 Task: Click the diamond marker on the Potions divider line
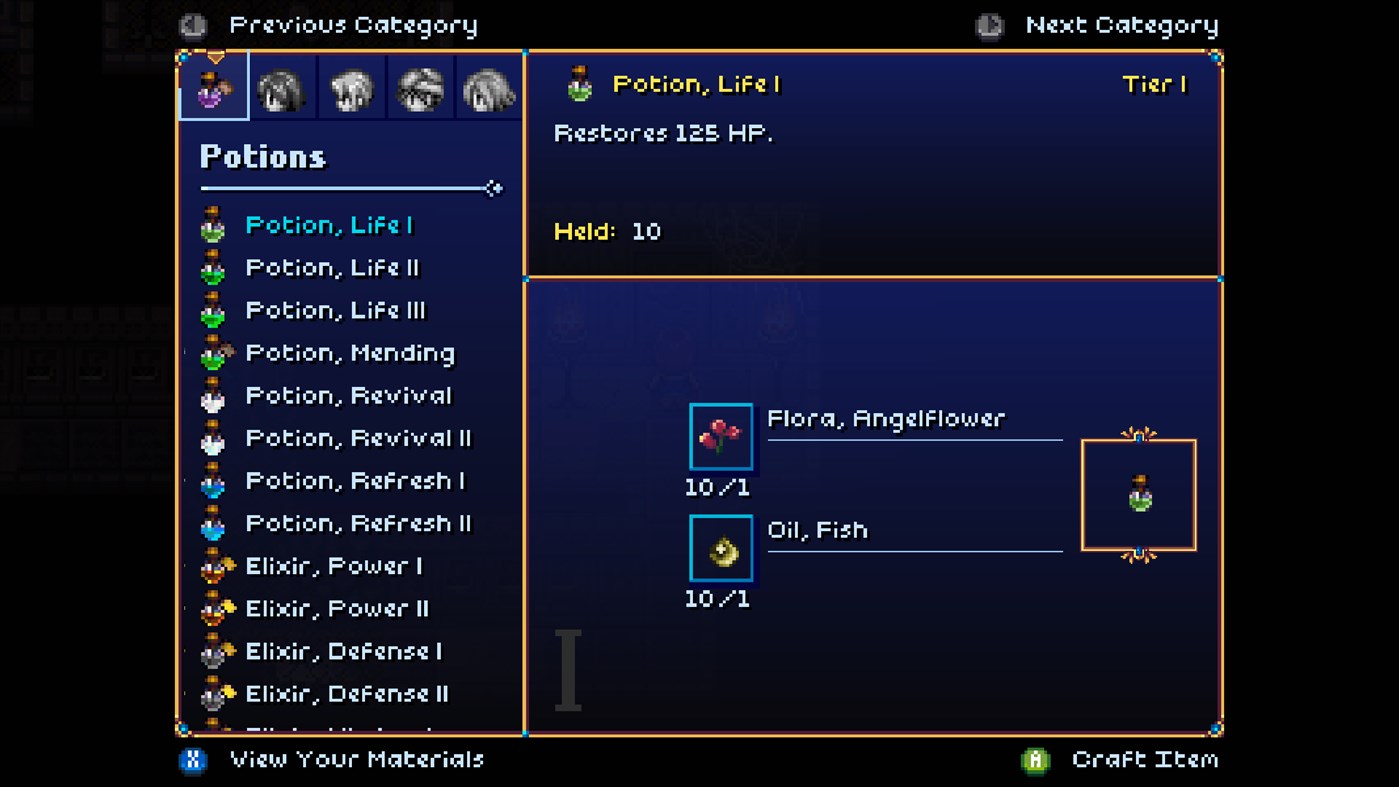point(494,187)
